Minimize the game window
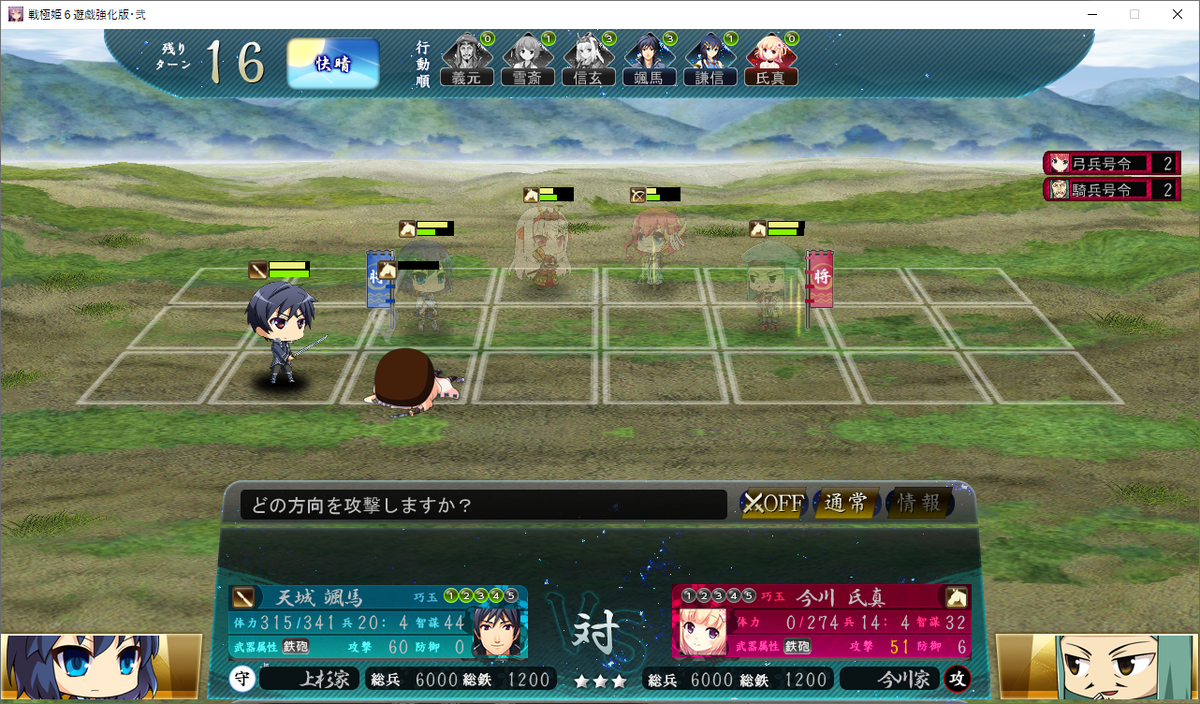Screen dimensions: 1200x704 pyautogui.click(x=1087, y=14)
